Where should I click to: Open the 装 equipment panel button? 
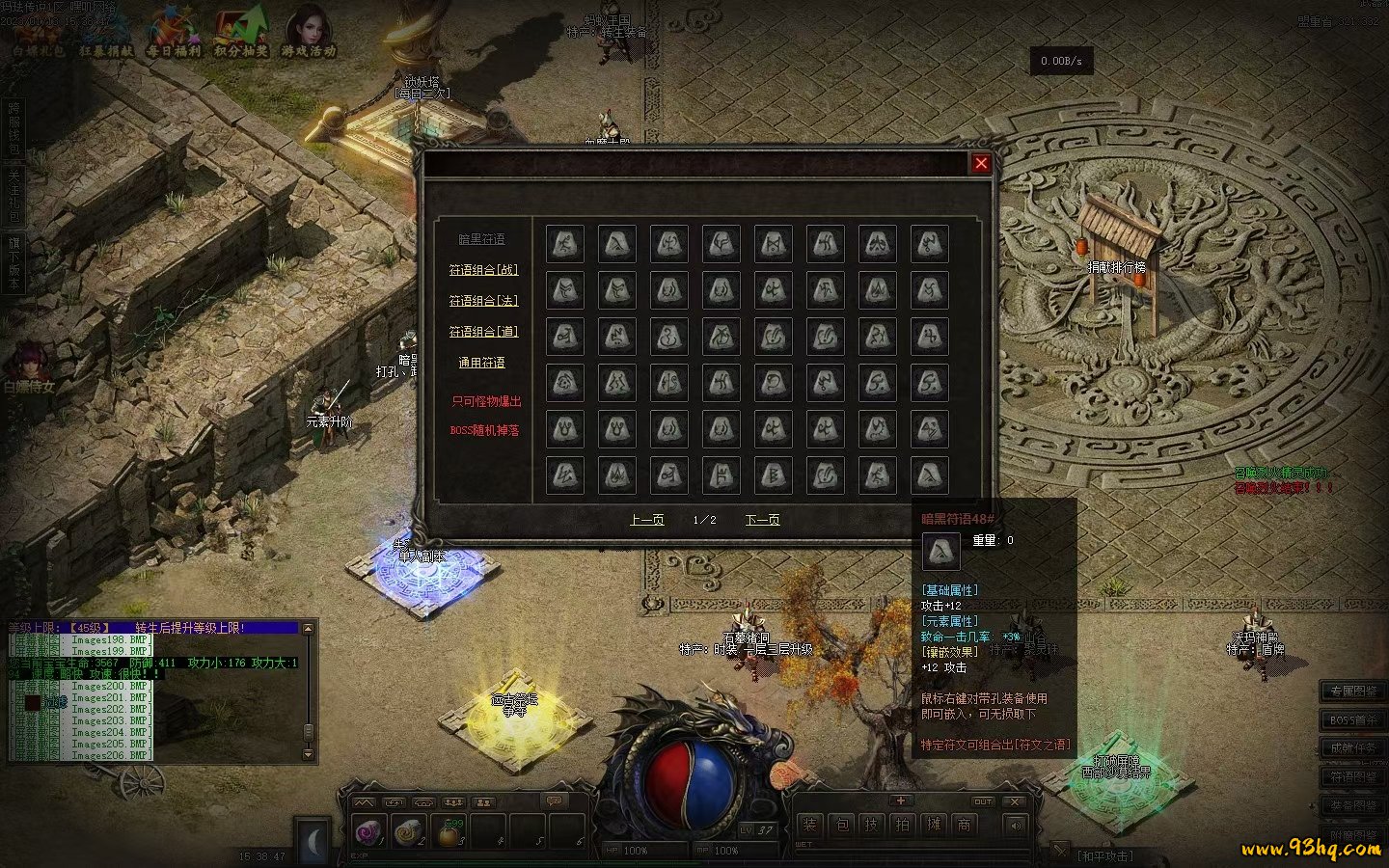click(810, 825)
